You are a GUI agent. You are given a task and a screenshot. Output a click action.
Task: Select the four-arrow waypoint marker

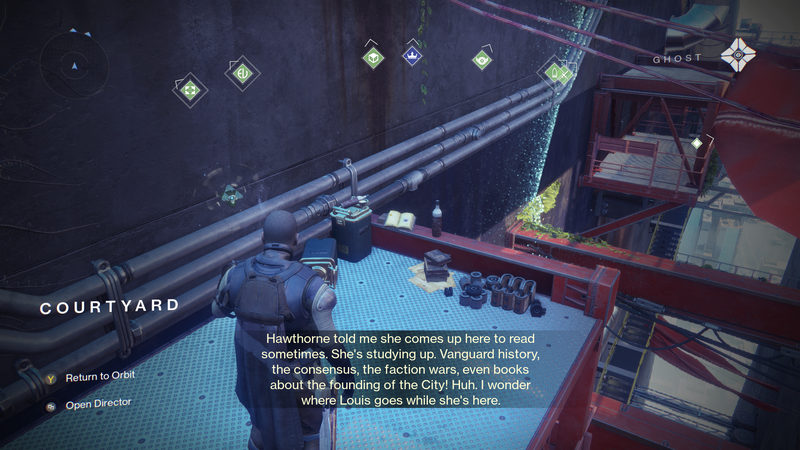pos(188,90)
